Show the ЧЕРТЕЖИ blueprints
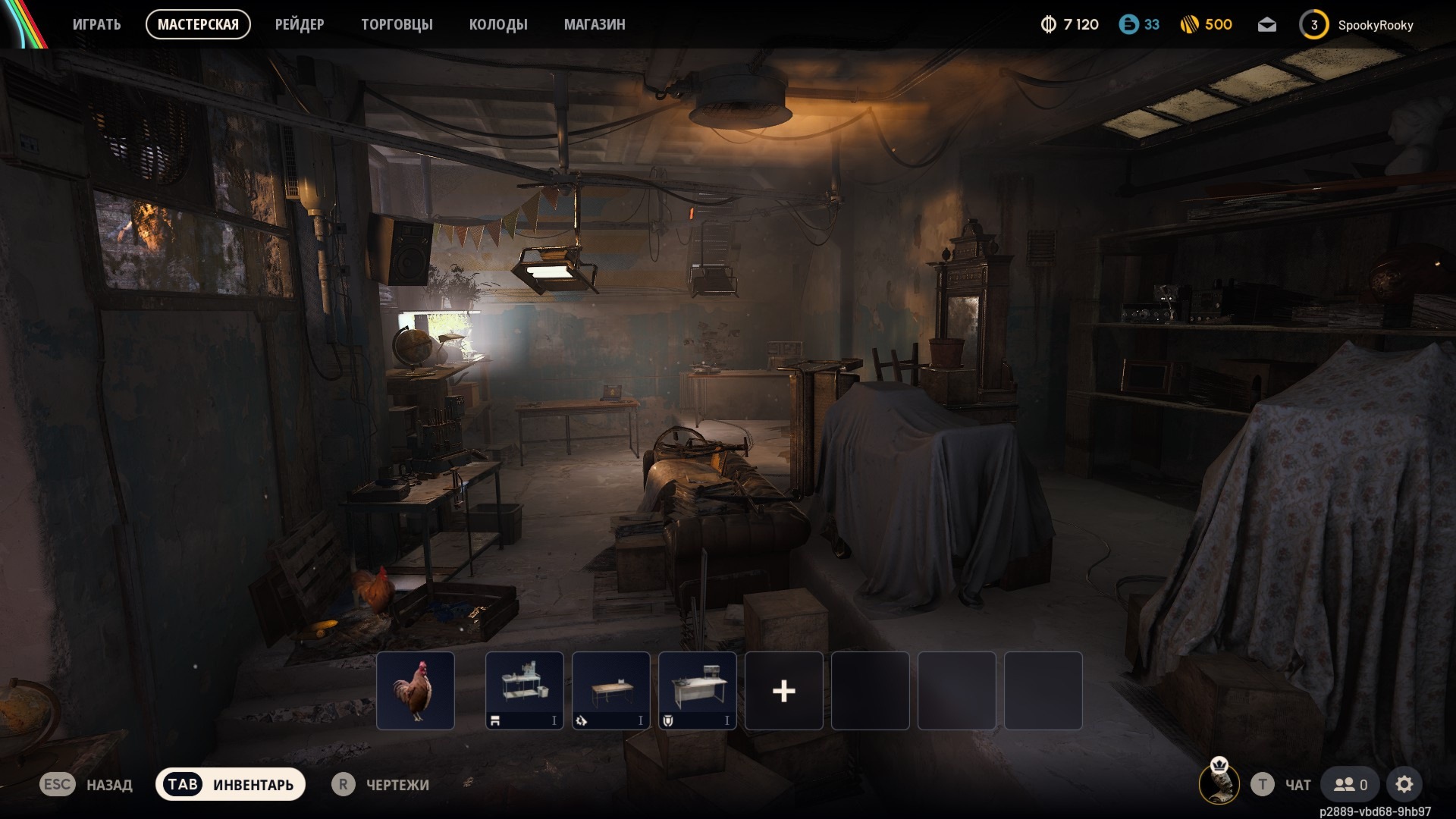This screenshot has height=819, width=1456. (x=381, y=785)
